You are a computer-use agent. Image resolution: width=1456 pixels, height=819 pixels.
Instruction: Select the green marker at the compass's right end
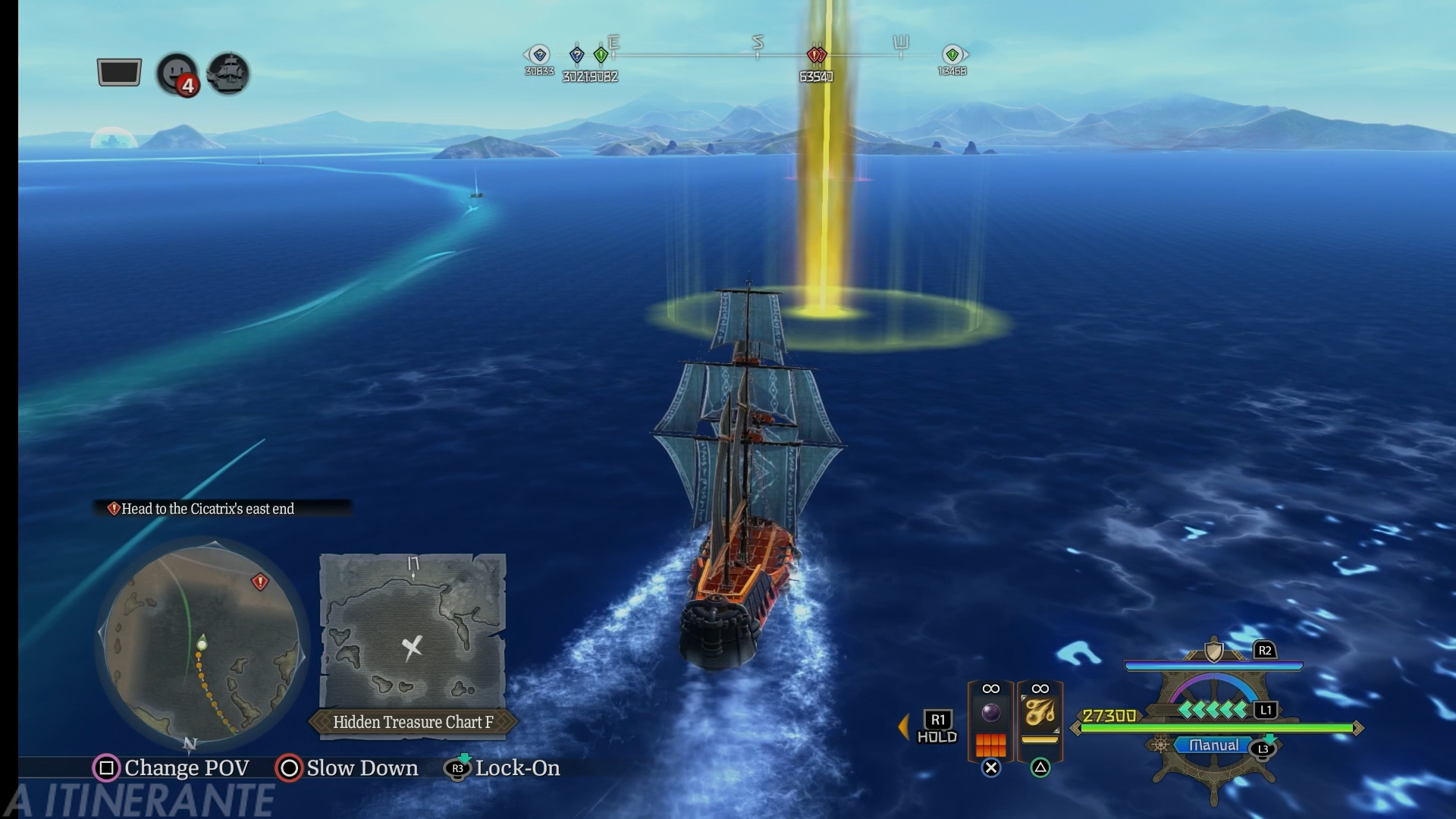tap(952, 55)
